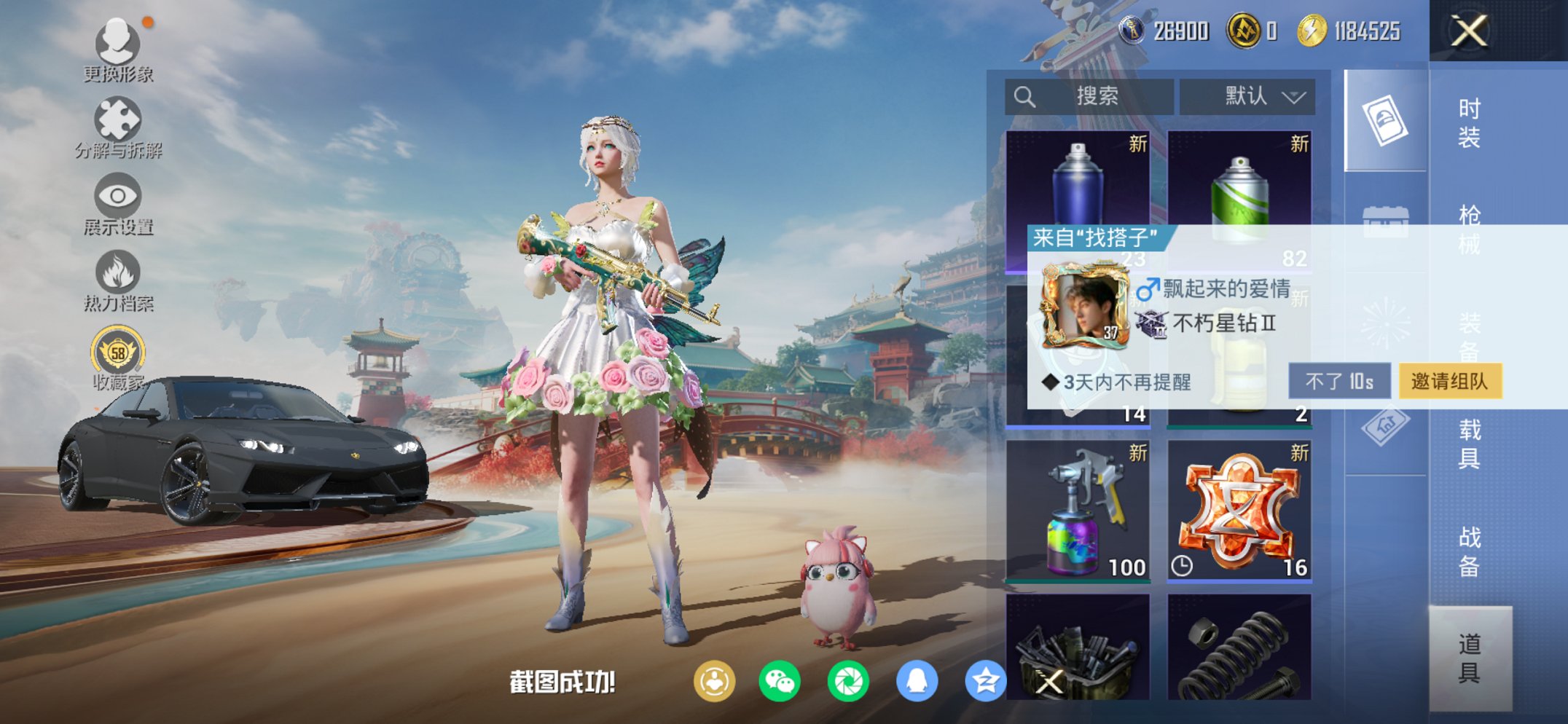1568x724 pixels.
Task: Open 展示设置 display settings
Action: (x=117, y=198)
